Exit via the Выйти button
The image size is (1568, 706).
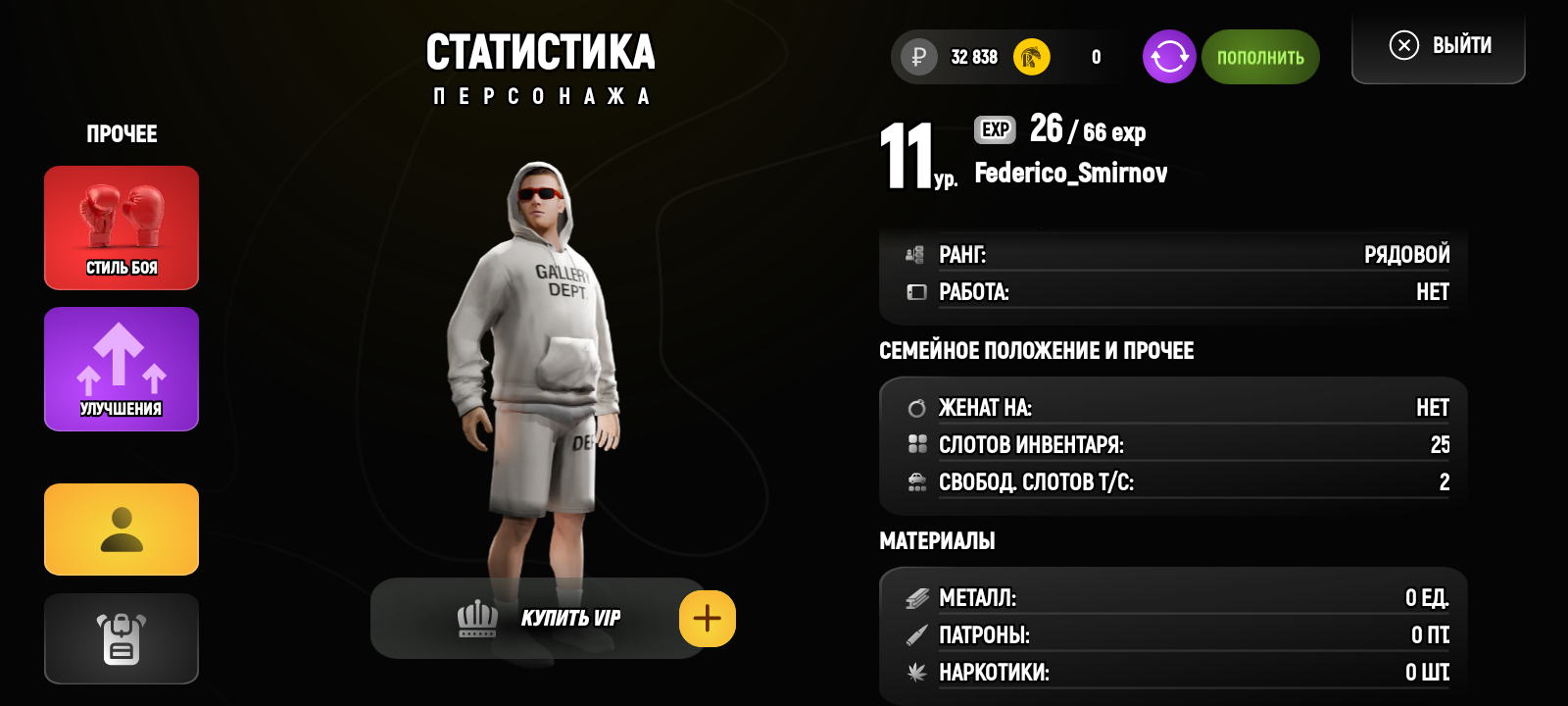coord(1439,46)
